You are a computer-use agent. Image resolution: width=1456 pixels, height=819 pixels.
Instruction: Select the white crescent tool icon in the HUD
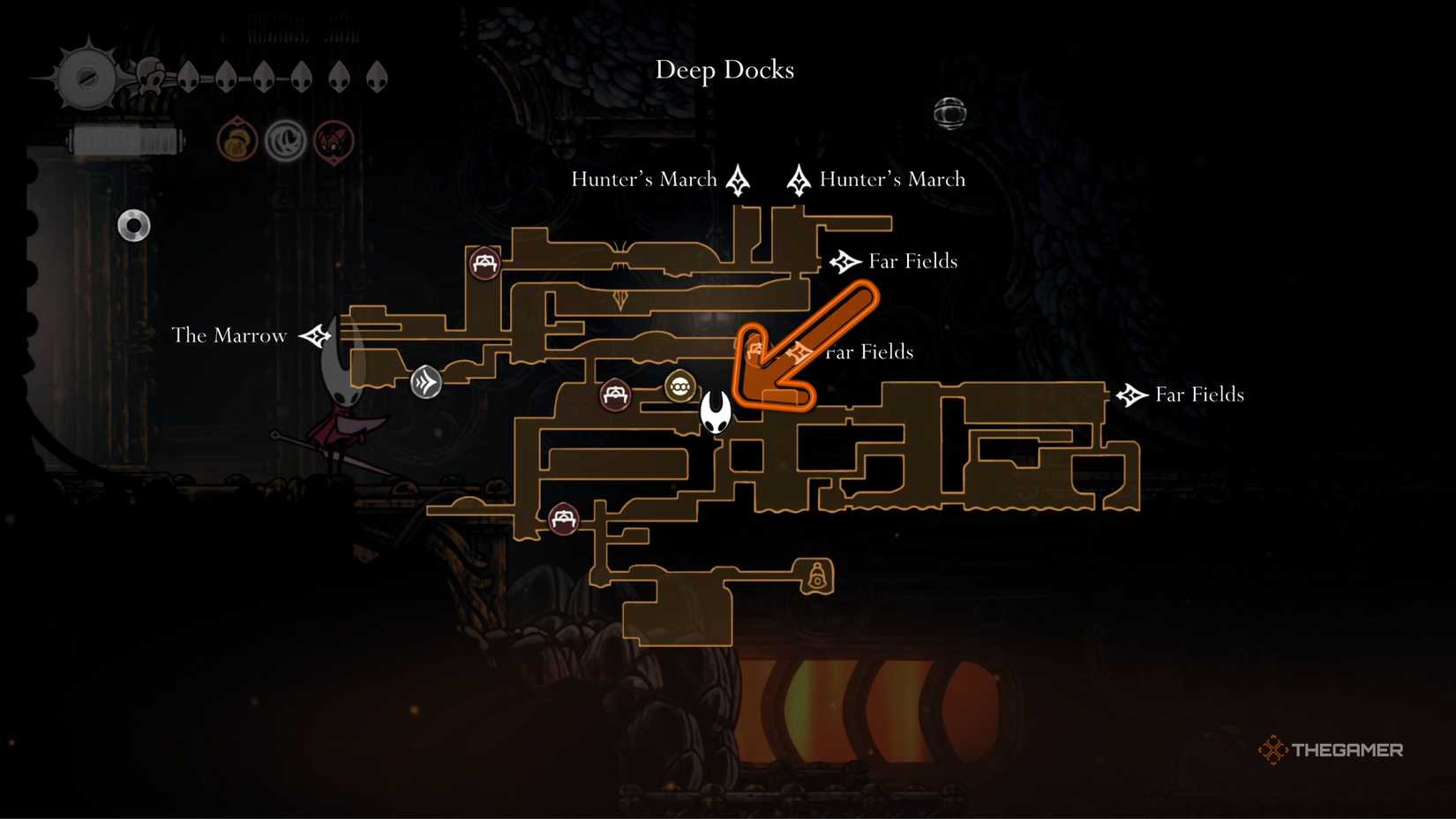click(283, 140)
